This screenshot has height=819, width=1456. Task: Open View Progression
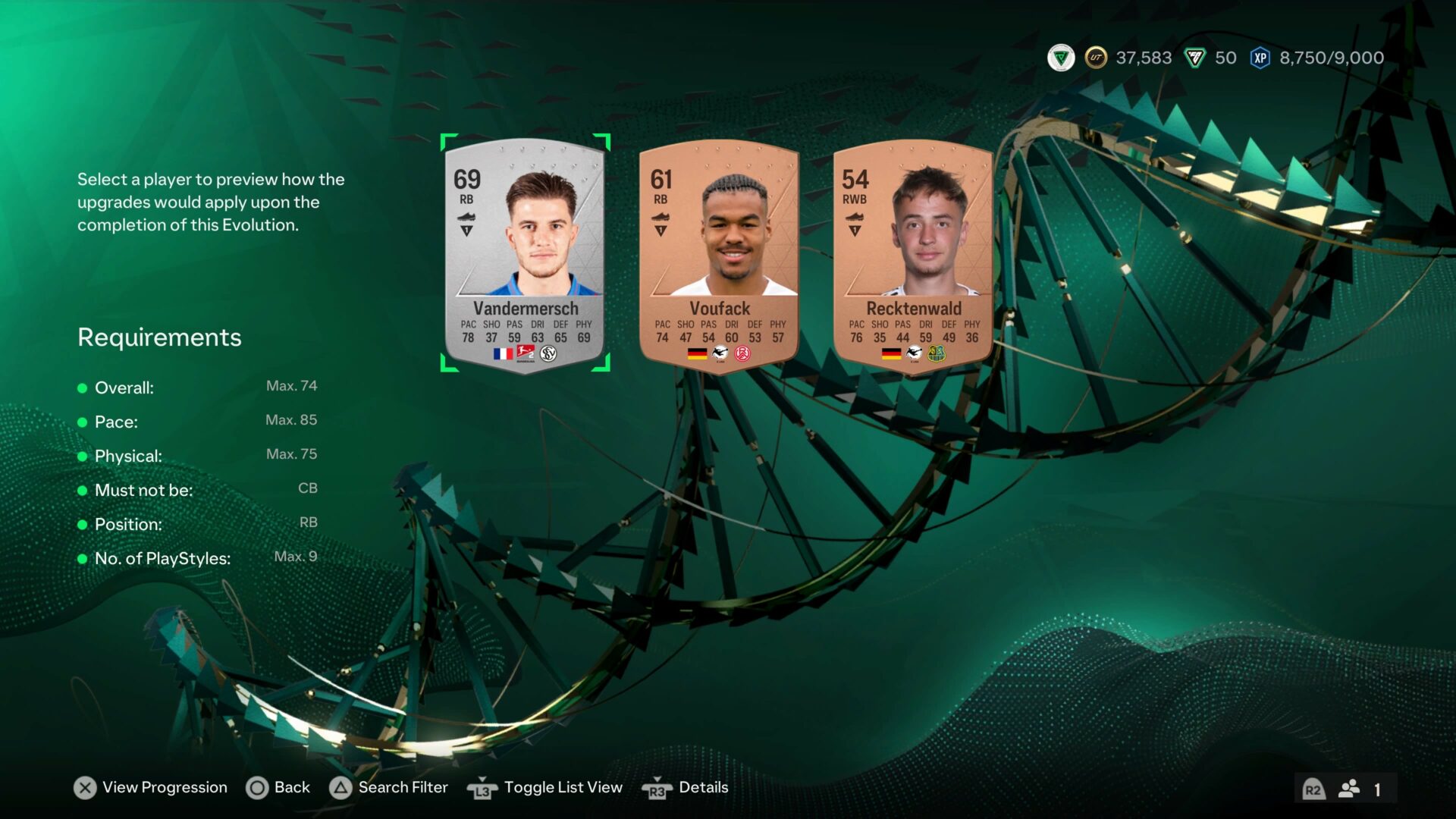tap(151, 788)
